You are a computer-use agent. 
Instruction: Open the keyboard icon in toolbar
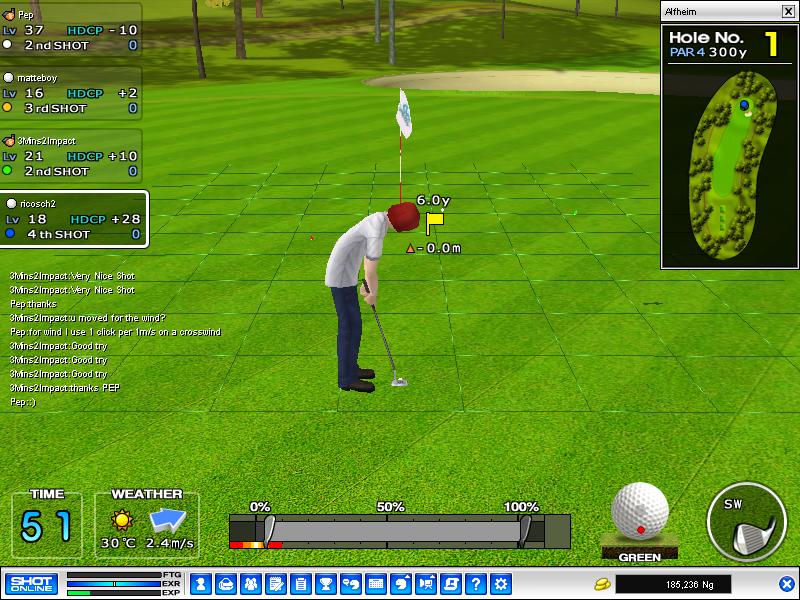(376, 584)
